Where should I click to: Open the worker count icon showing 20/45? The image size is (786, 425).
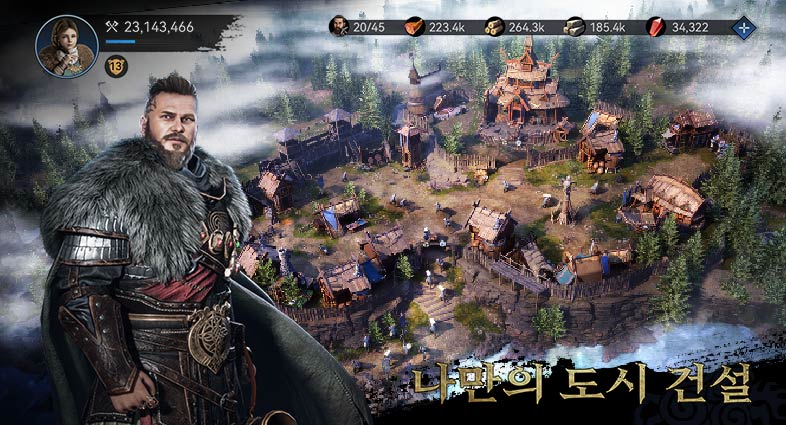click(x=340, y=27)
